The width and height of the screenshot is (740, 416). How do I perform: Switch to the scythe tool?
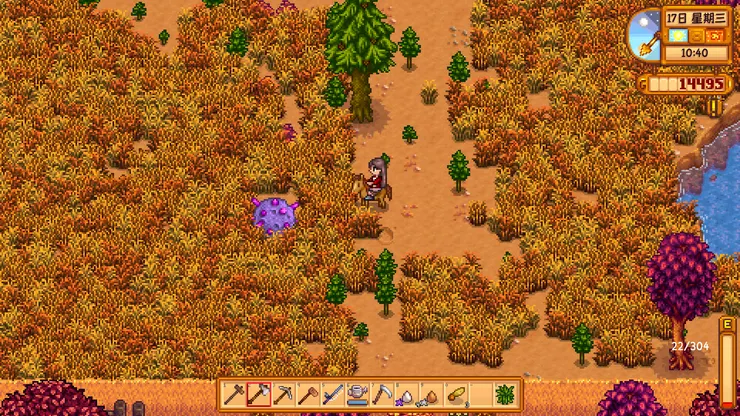point(382,394)
